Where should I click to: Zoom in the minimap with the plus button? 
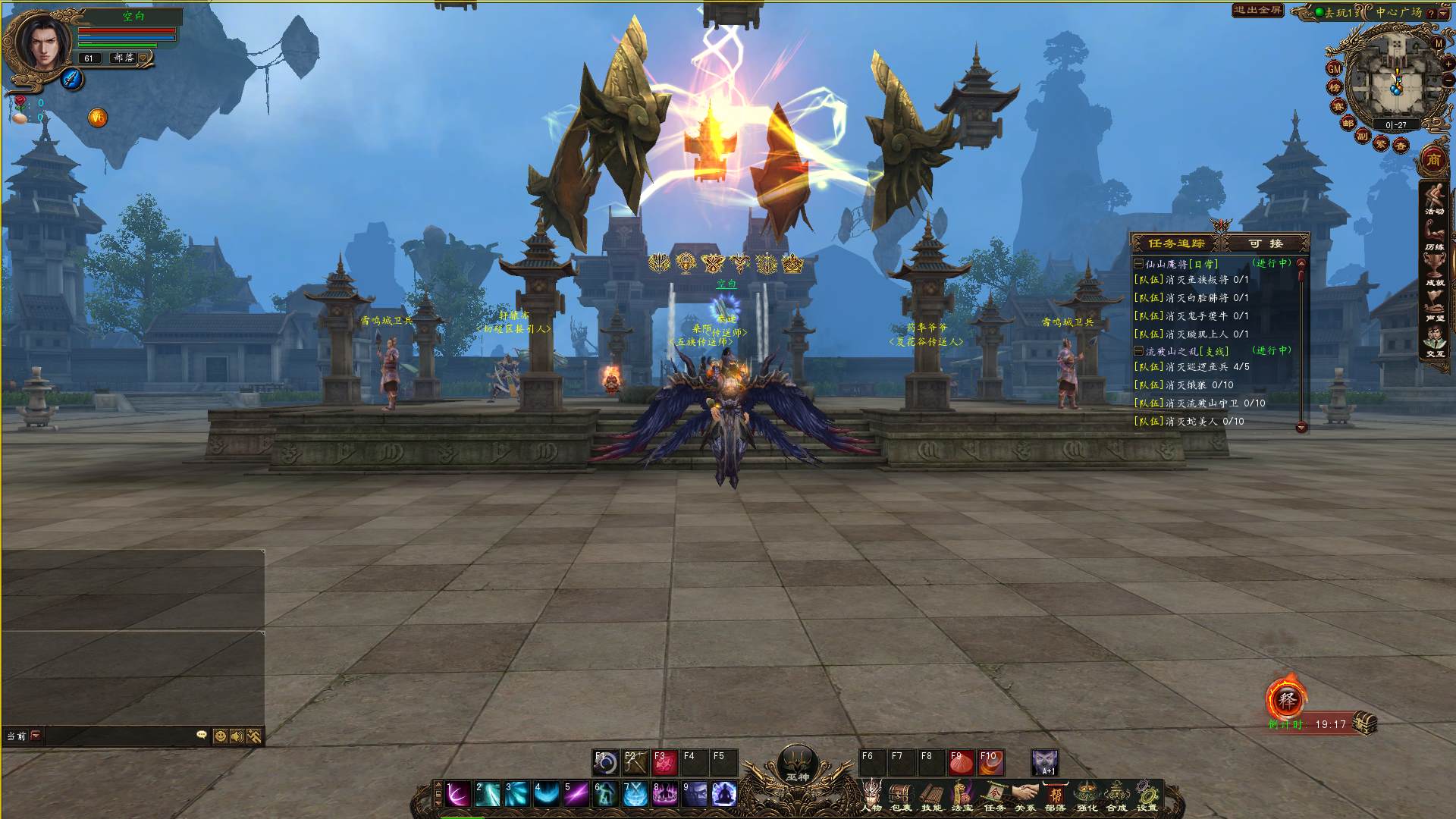pyautogui.click(x=1448, y=64)
